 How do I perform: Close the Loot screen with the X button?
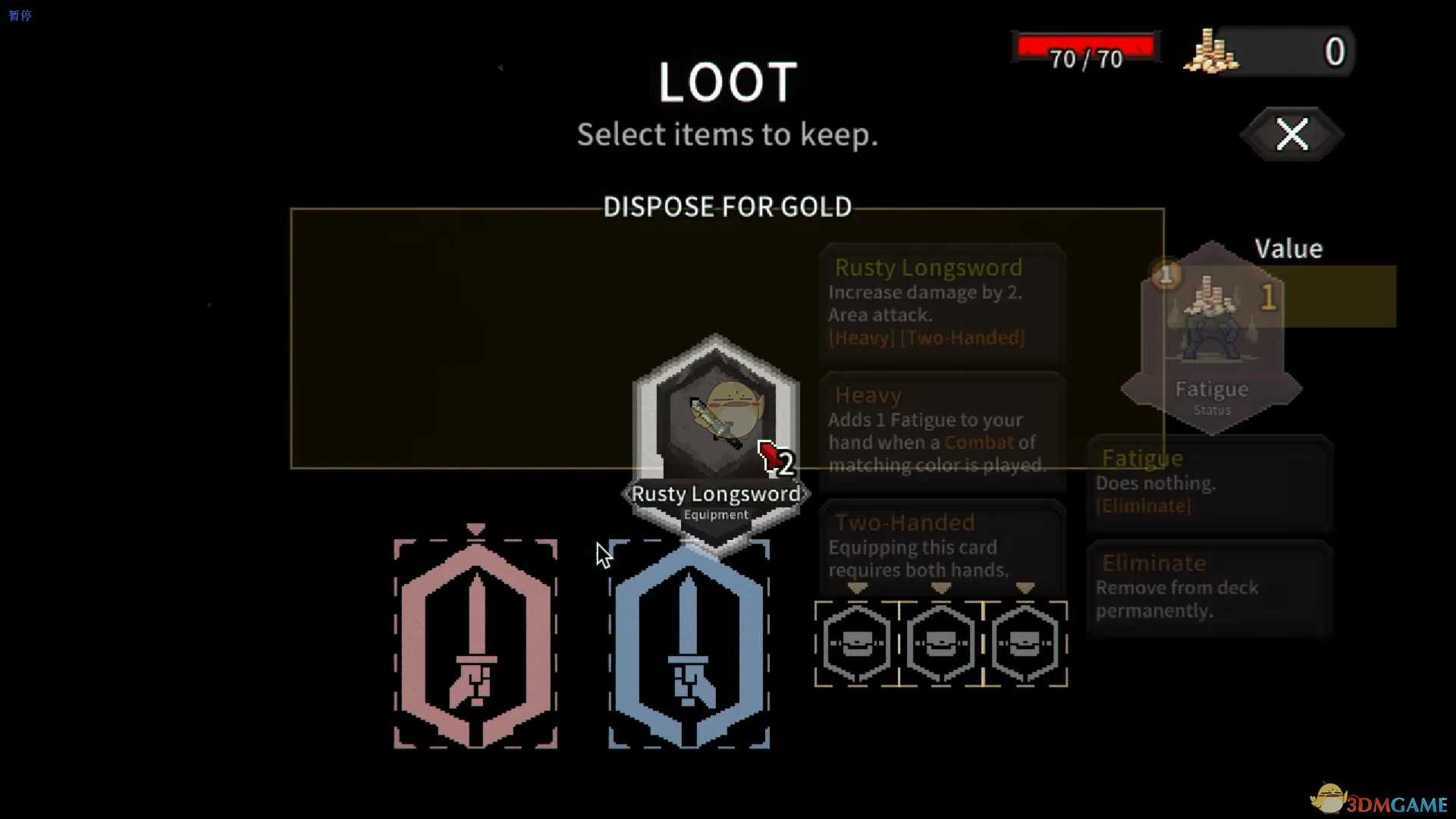click(1291, 135)
